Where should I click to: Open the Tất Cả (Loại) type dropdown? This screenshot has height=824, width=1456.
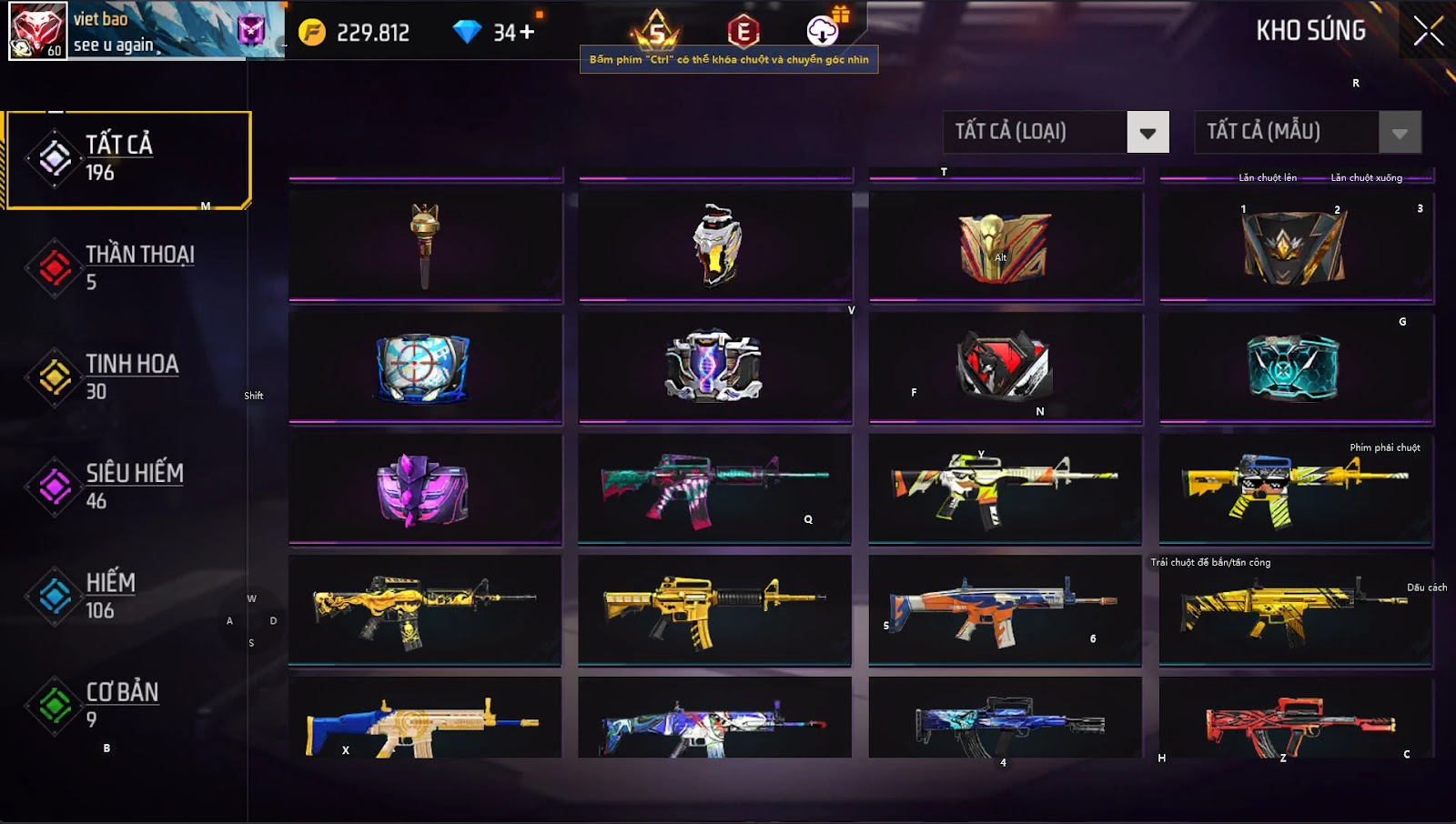click(x=1147, y=133)
